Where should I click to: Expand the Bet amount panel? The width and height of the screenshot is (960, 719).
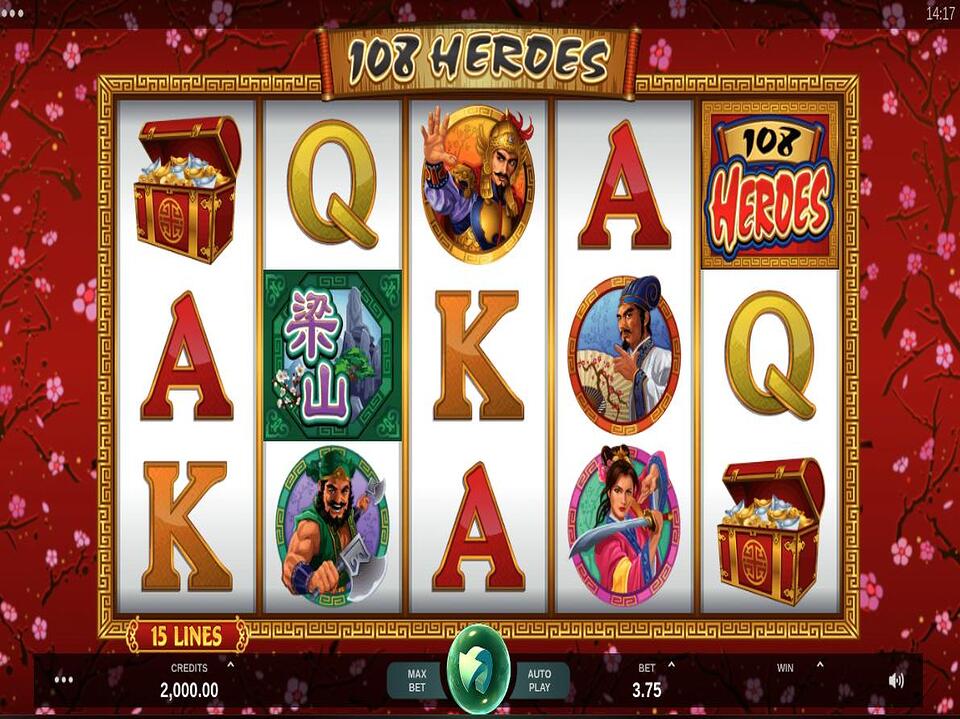[x=671, y=665]
